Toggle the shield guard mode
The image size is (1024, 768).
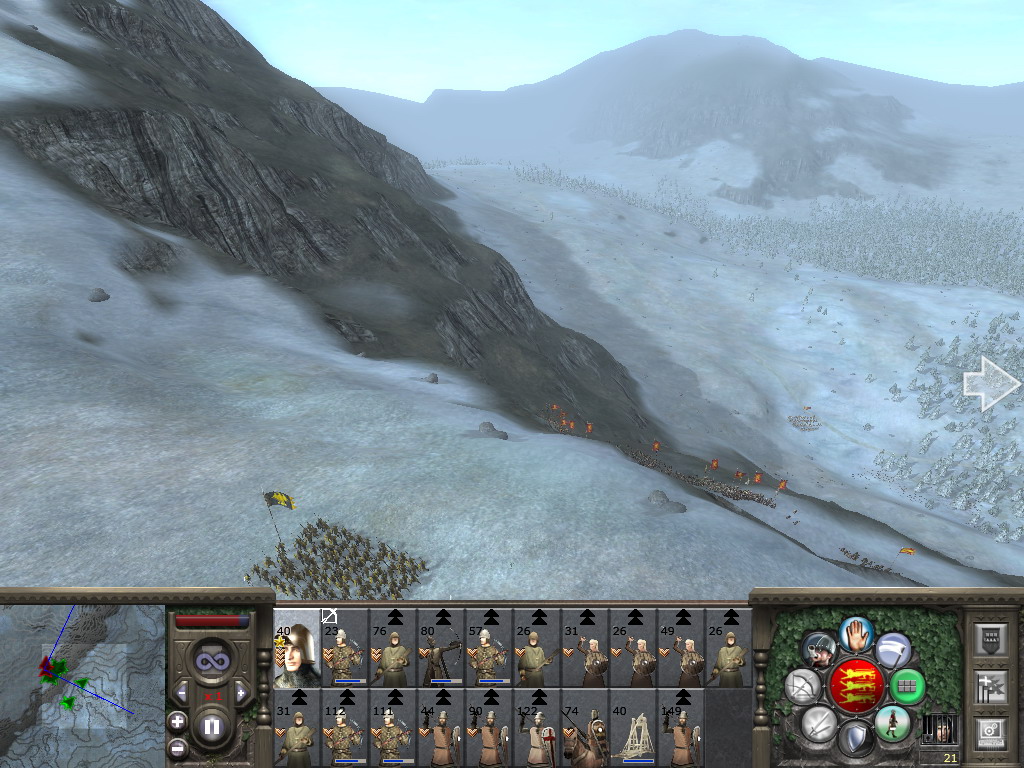[x=856, y=739]
